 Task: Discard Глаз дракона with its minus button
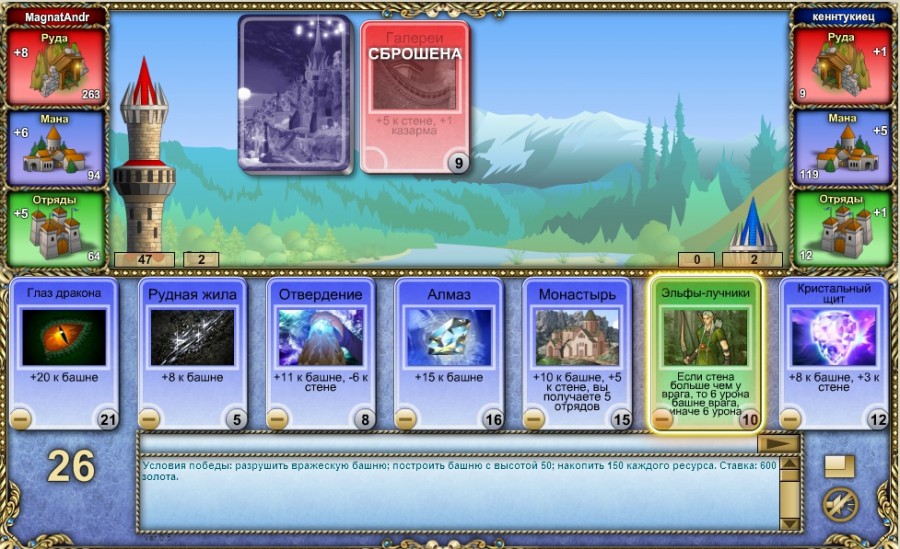pos(20,419)
